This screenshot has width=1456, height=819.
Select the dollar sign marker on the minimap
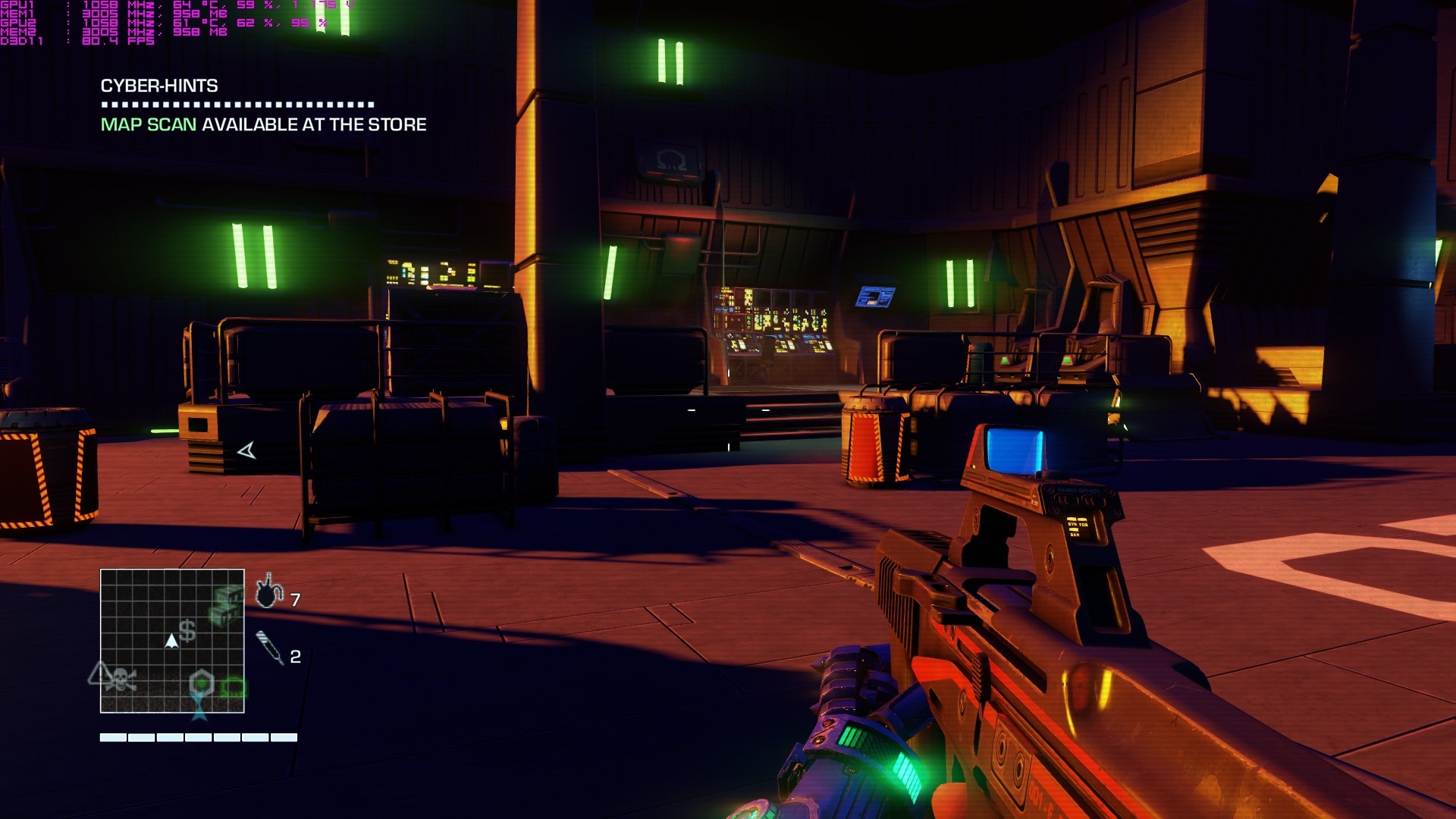coord(187,631)
